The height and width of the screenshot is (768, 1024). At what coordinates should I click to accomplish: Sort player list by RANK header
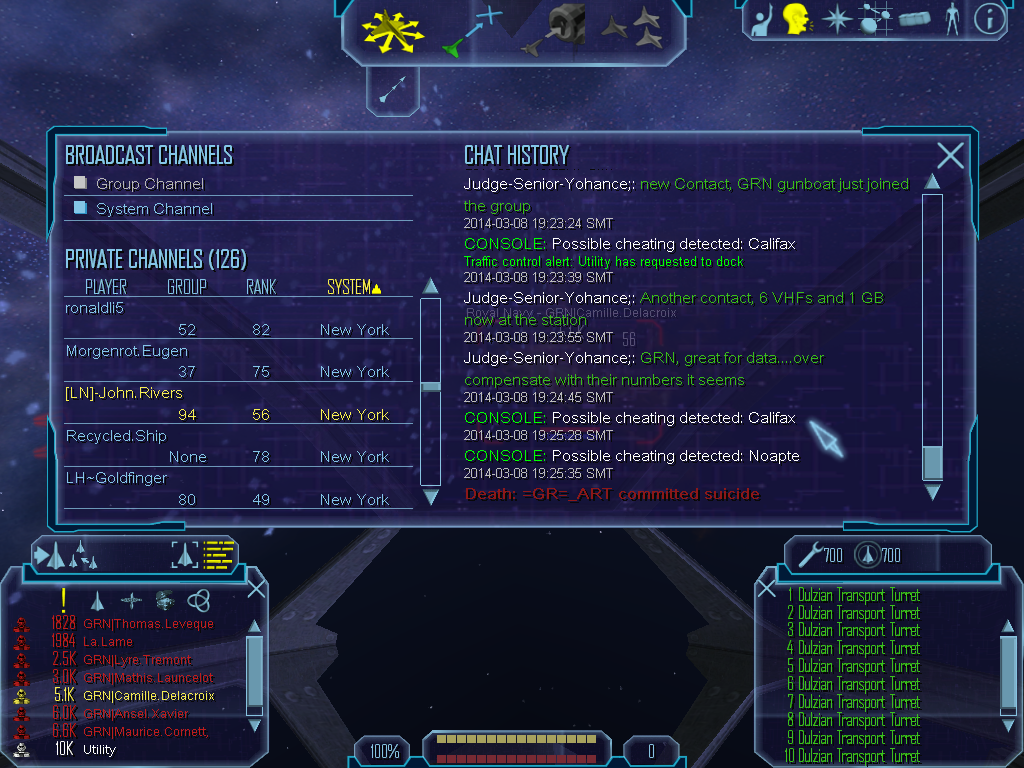(x=261, y=288)
